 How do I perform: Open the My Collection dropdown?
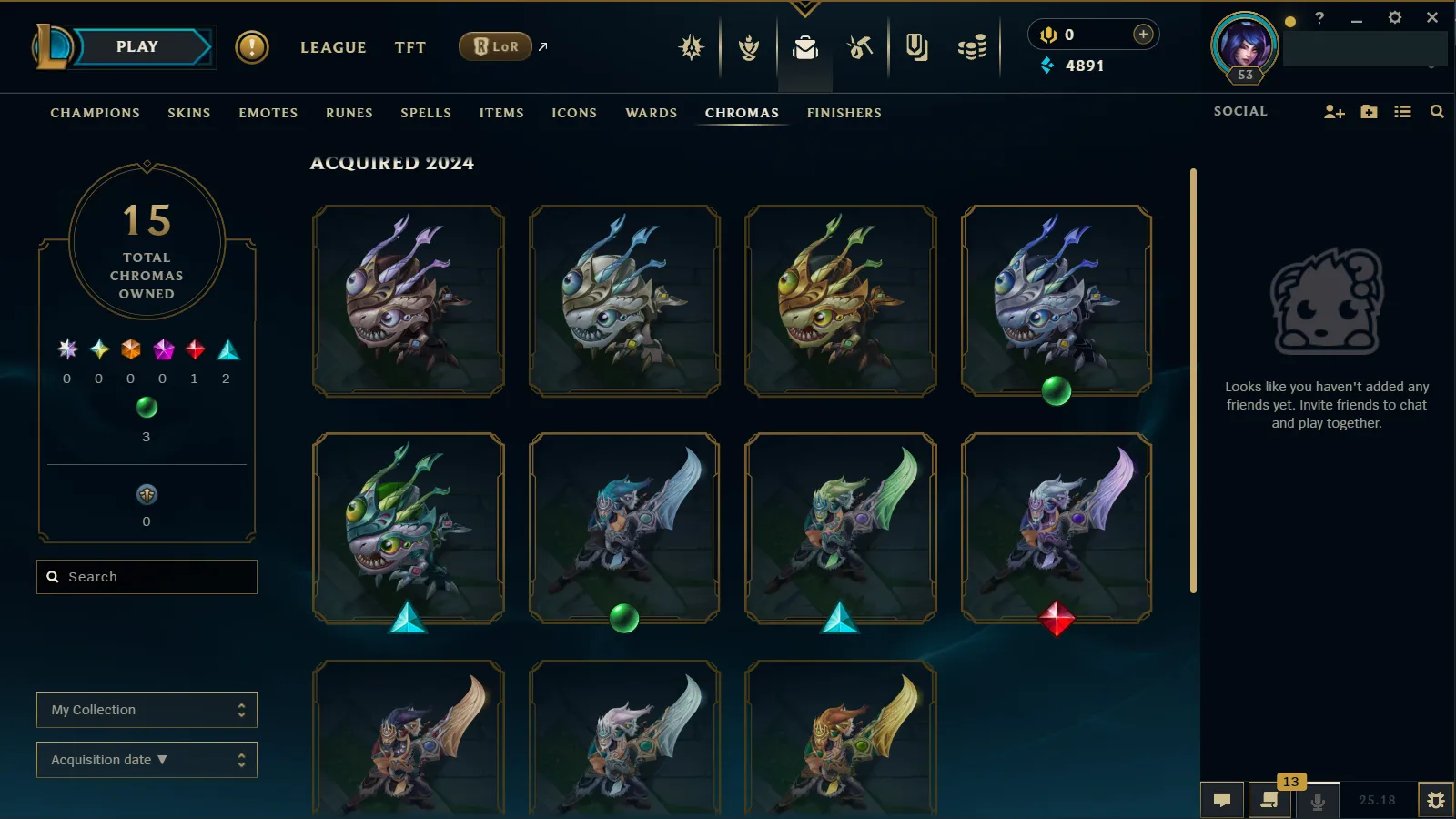pos(147,709)
